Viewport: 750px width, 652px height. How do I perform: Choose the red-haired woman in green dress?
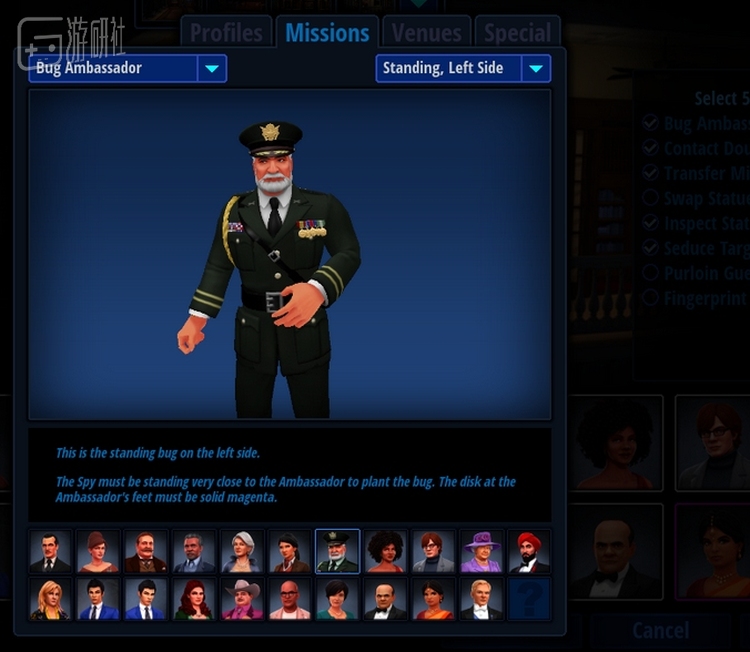point(194,599)
